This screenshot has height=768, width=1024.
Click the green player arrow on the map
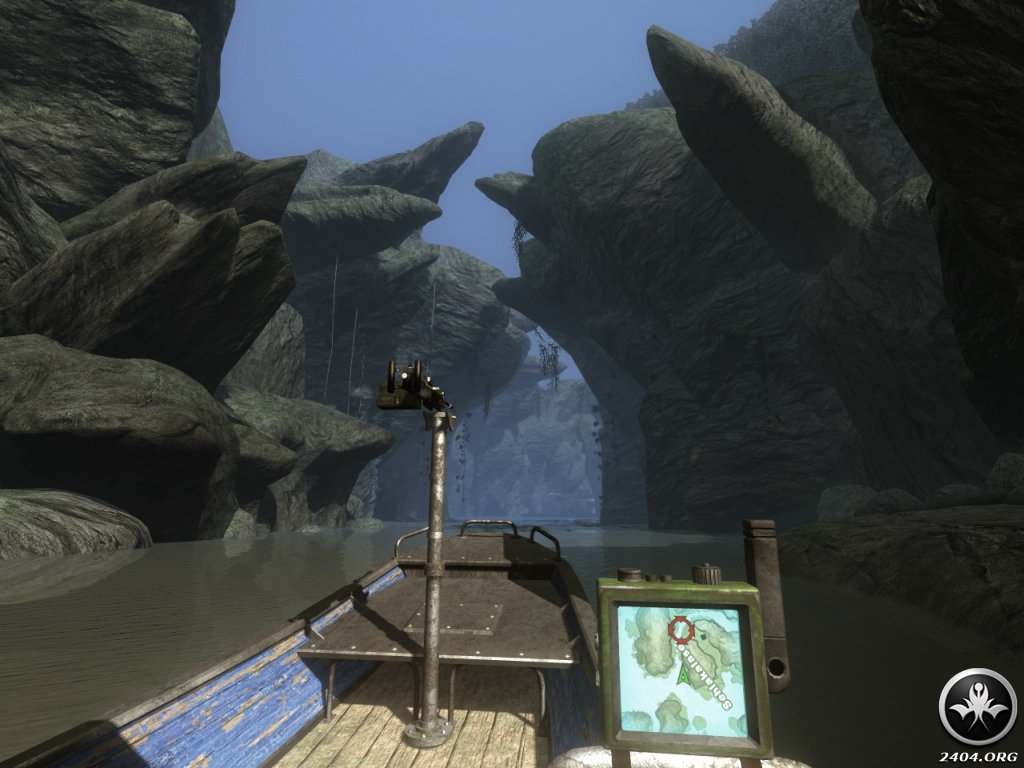[x=685, y=675]
